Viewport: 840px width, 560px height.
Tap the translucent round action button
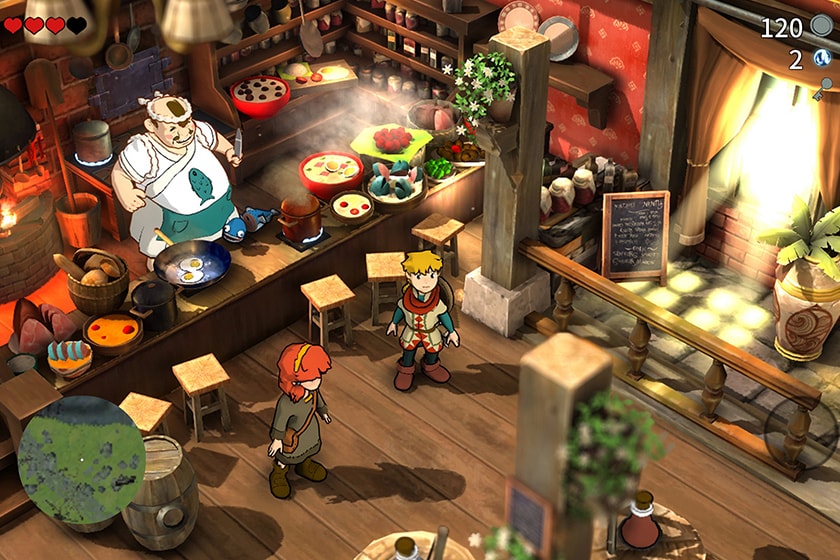pyautogui.click(x=802, y=432)
